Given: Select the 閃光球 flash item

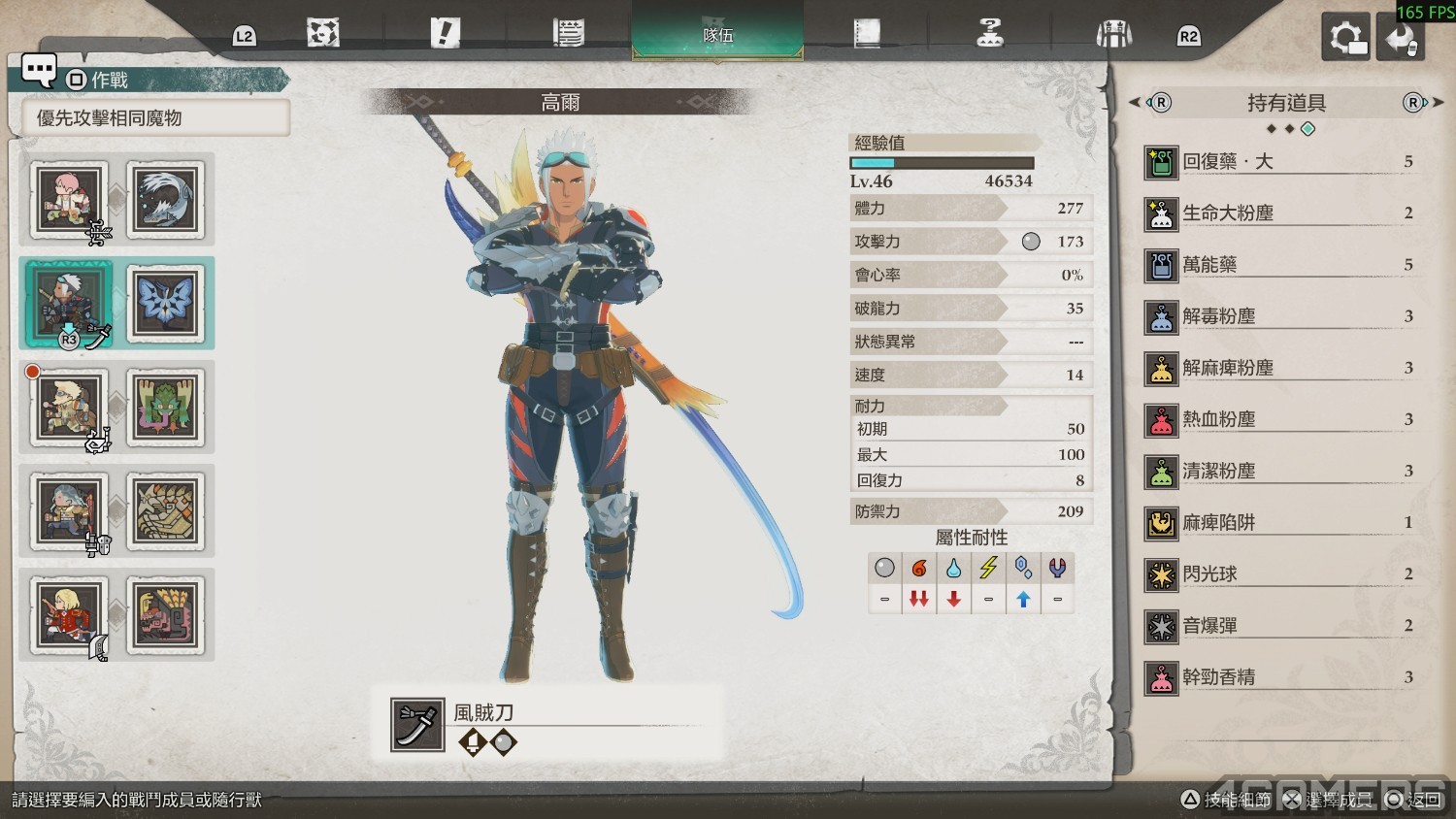Looking at the screenshot, I should pyautogui.click(x=1279, y=574).
